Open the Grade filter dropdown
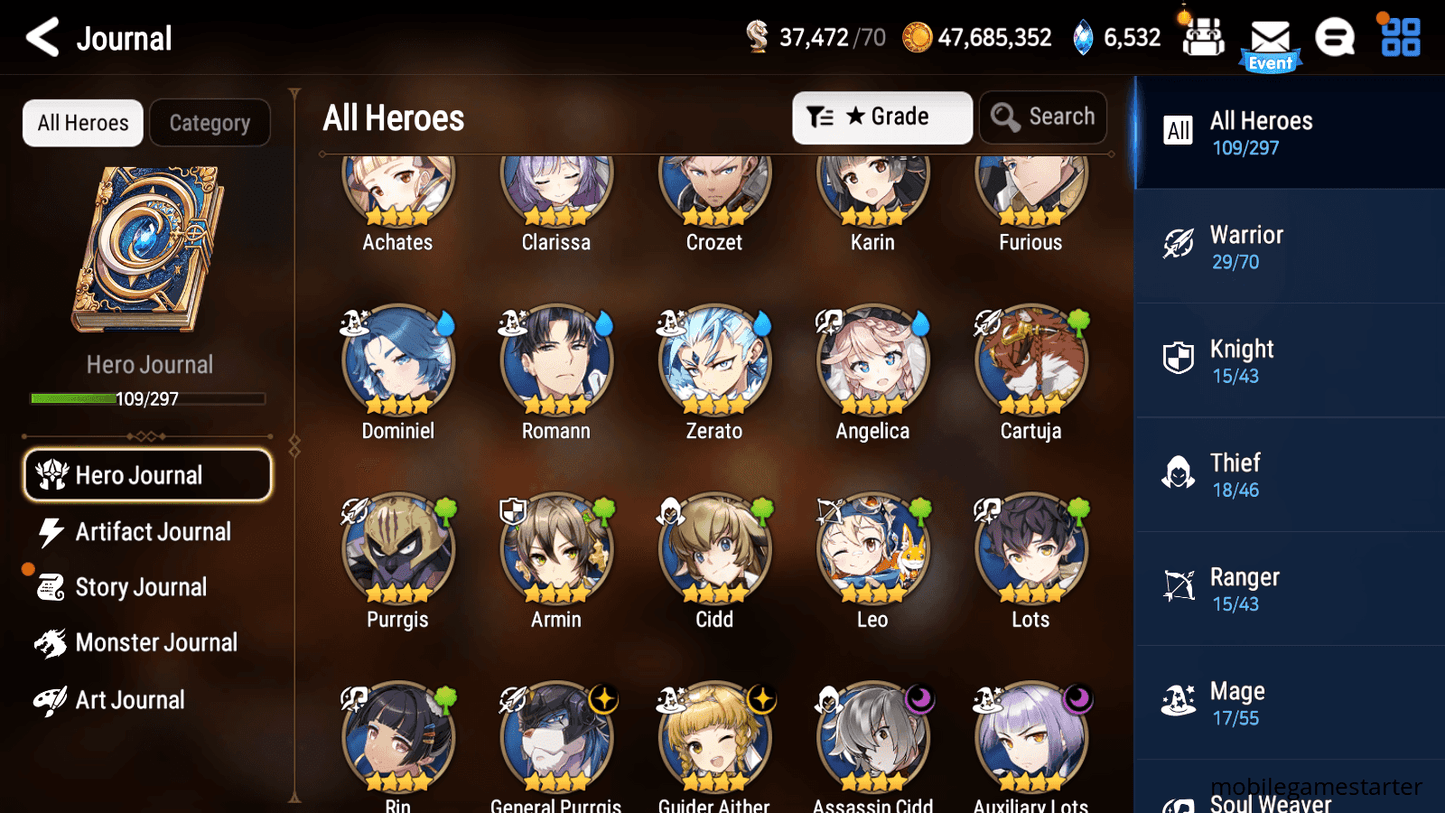The image size is (1445, 813). coord(882,117)
